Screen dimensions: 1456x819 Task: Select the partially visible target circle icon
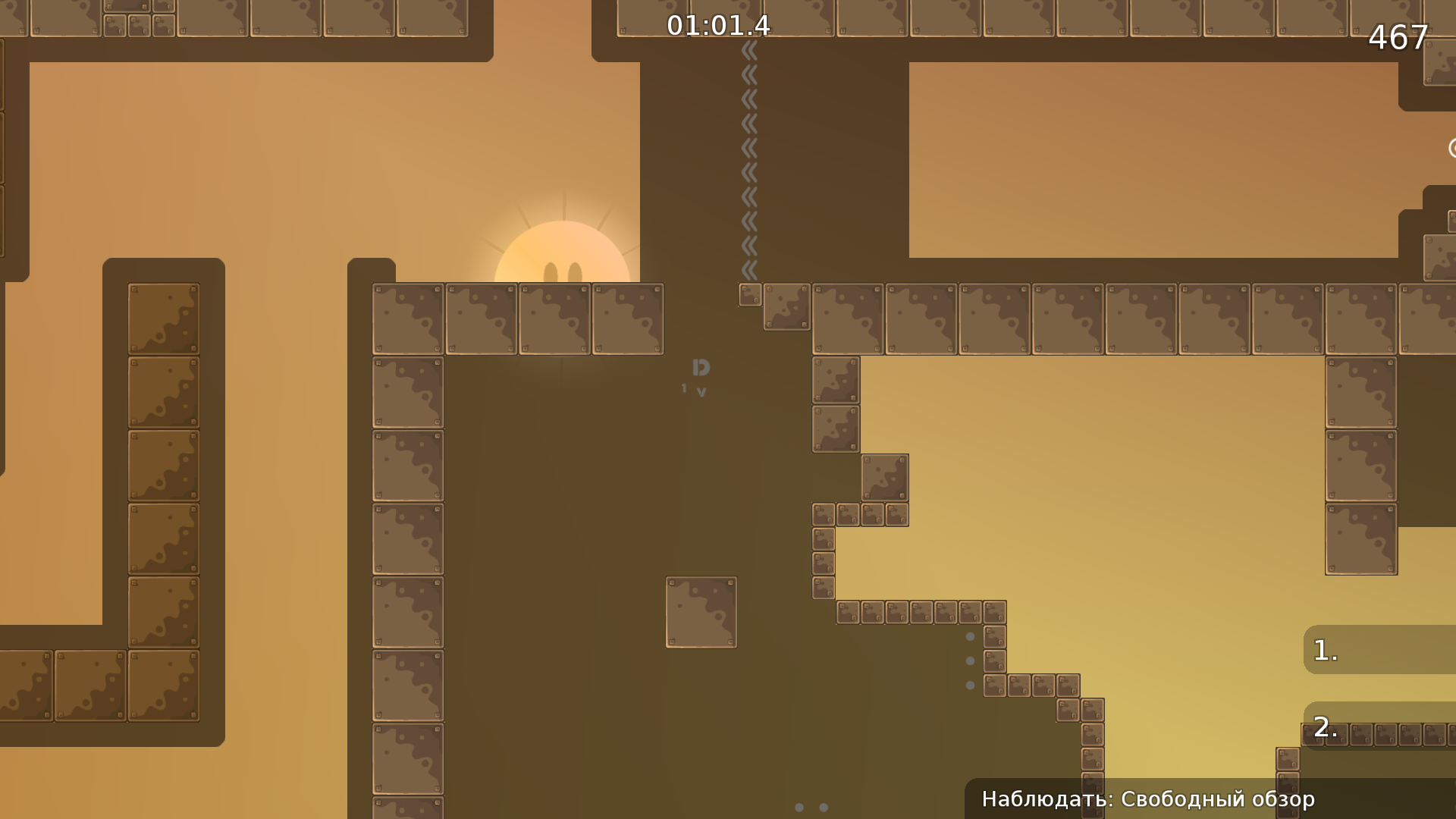(1451, 149)
